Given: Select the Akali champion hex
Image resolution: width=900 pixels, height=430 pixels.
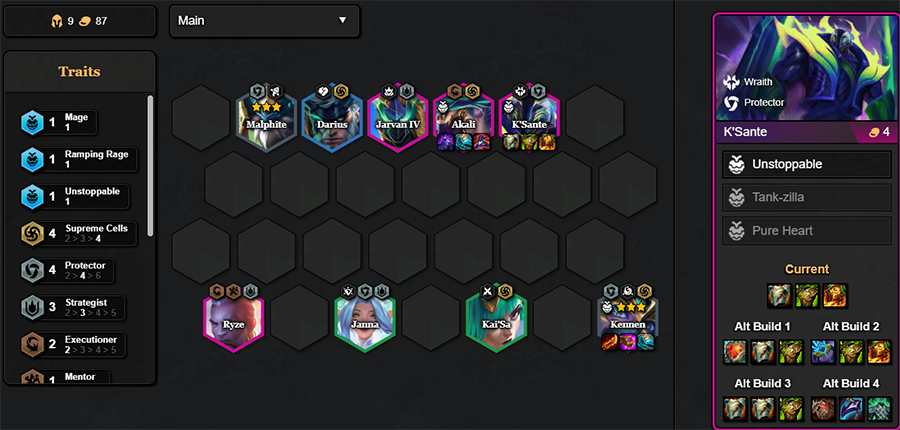Looking at the screenshot, I should [x=463, y=120].
